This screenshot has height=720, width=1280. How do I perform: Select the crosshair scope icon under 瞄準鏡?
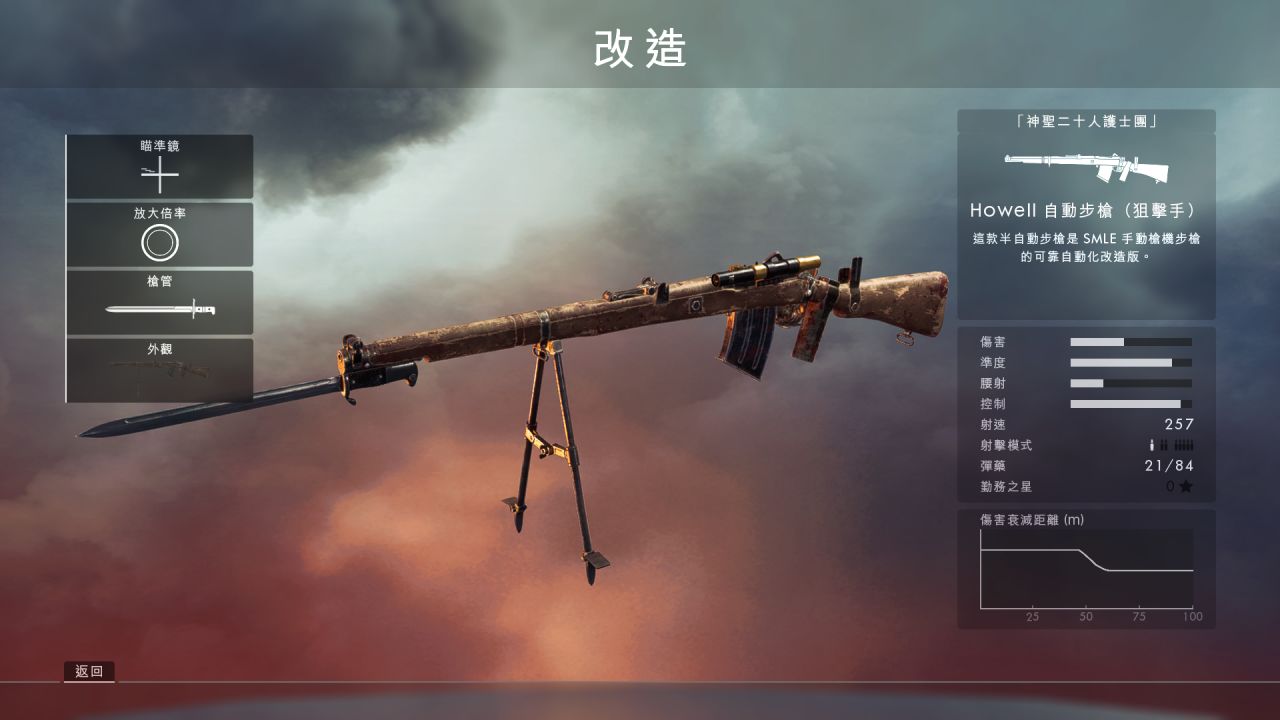tap(158, 176)
